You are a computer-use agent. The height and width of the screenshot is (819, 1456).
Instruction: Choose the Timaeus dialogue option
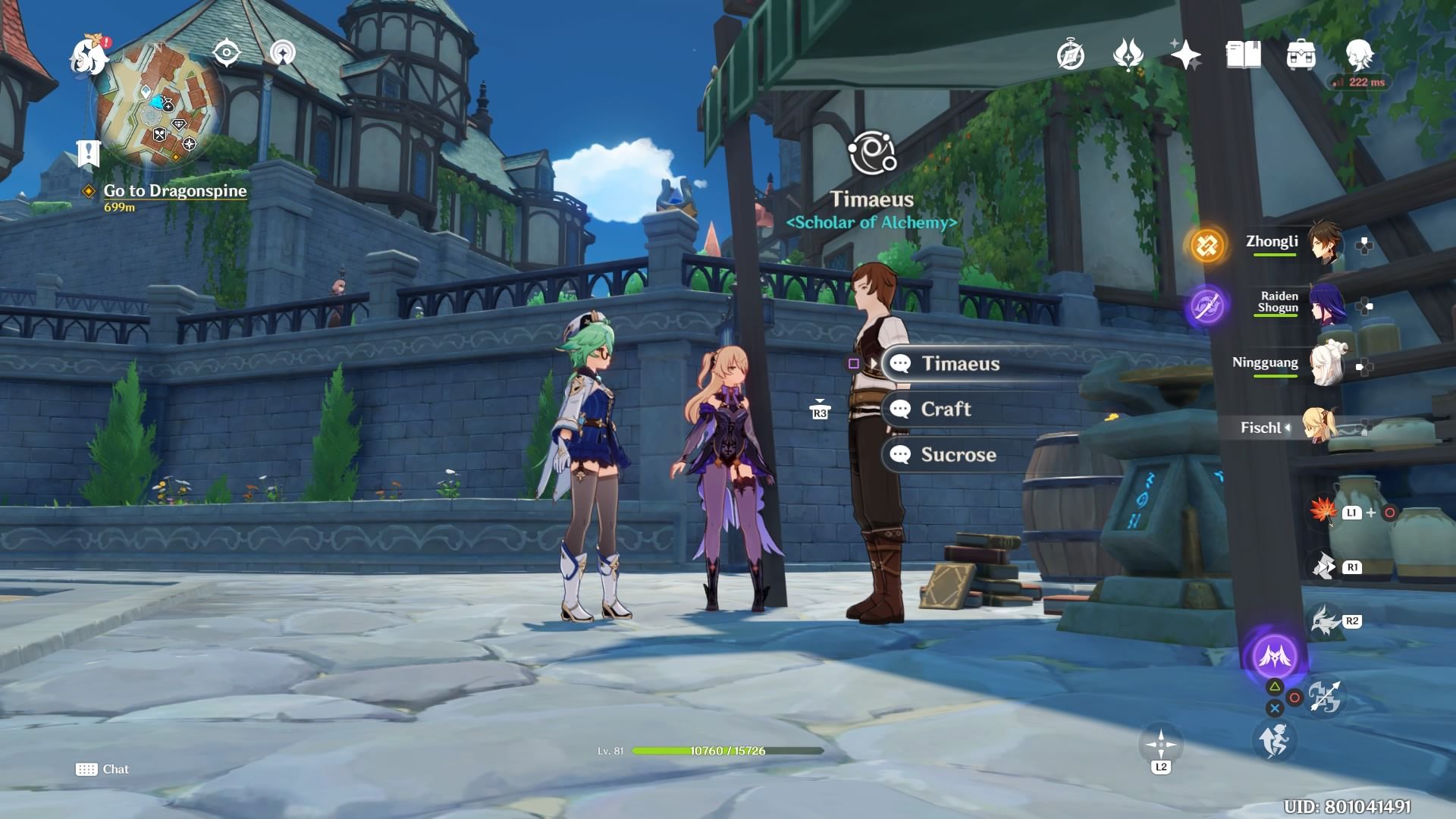point(960,364)
